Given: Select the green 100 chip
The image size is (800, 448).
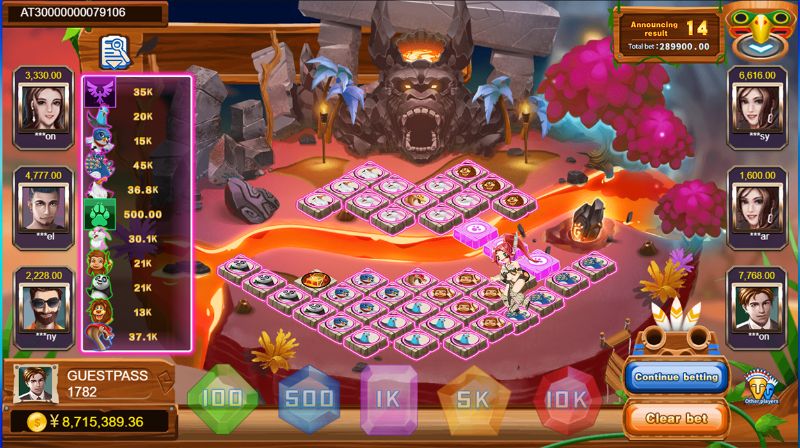Looking at the screenshot, I should (x=222, y=399).
